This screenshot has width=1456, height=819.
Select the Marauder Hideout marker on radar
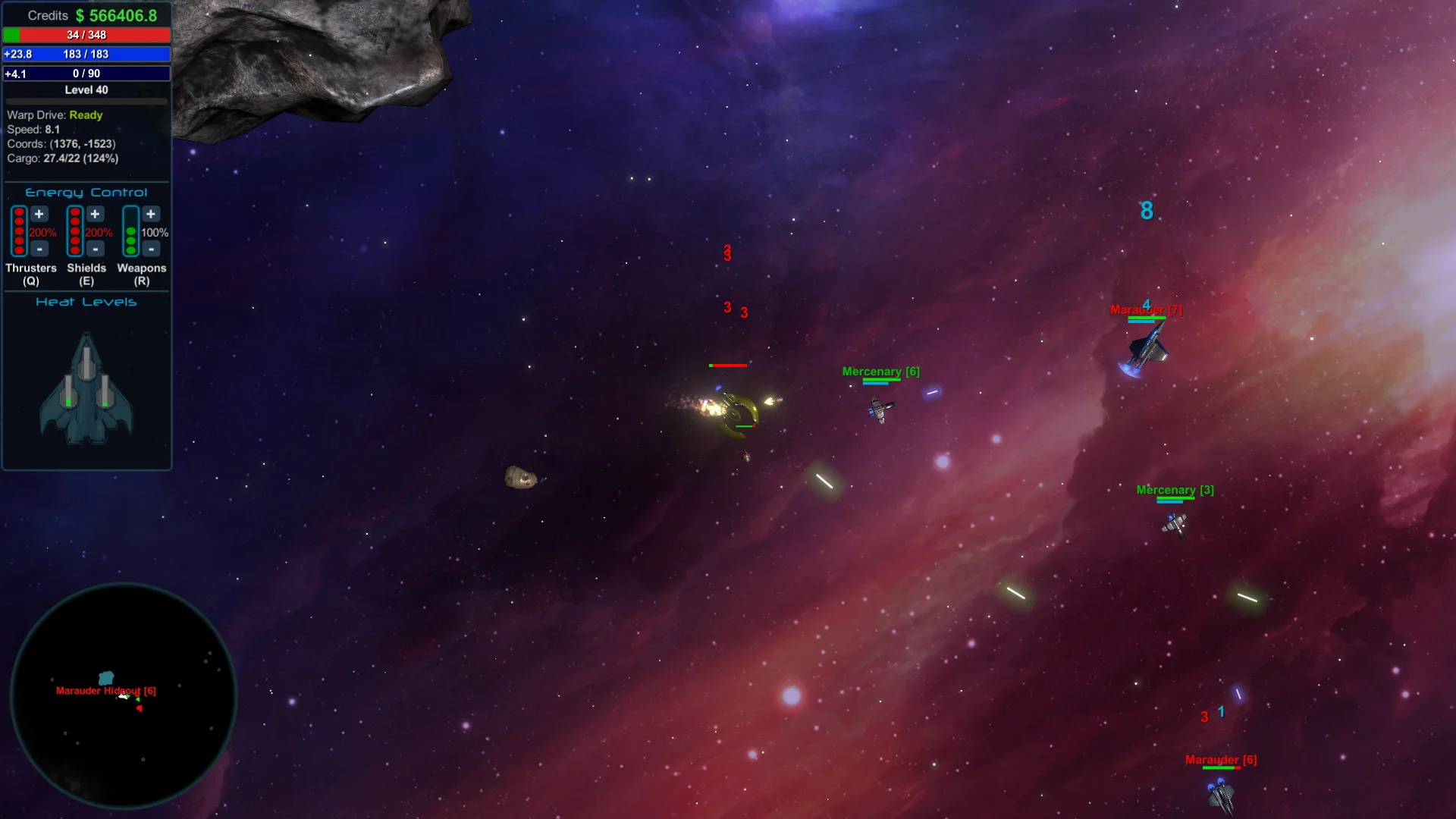[106, 679]
